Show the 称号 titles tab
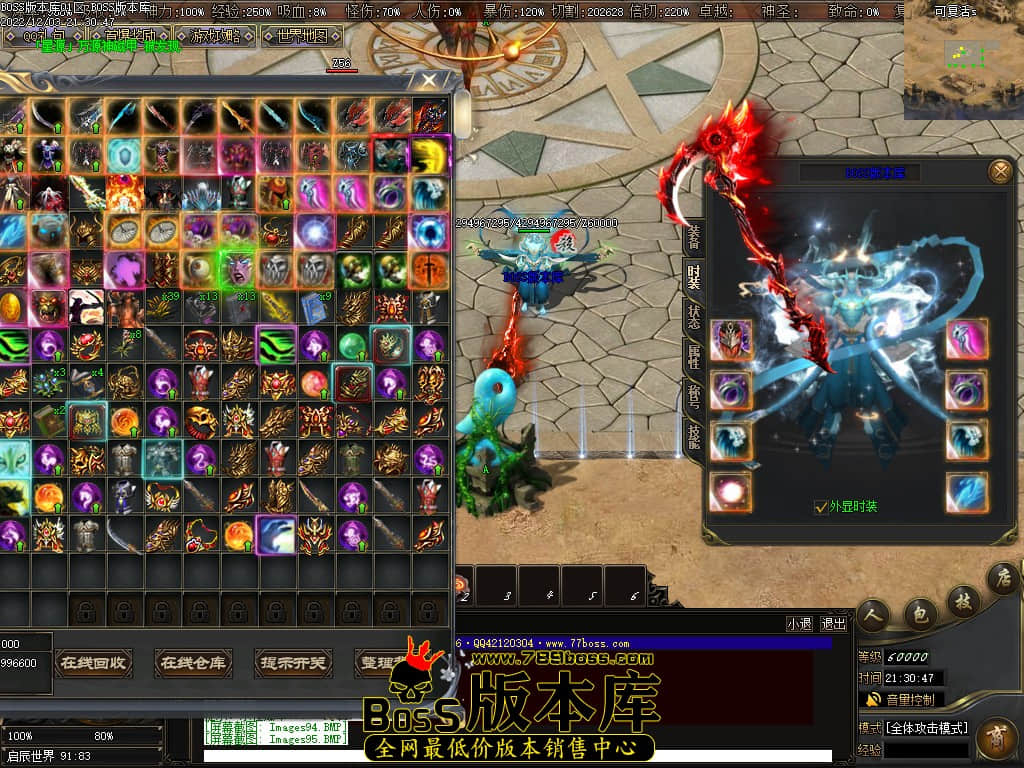 click(693, 393)
